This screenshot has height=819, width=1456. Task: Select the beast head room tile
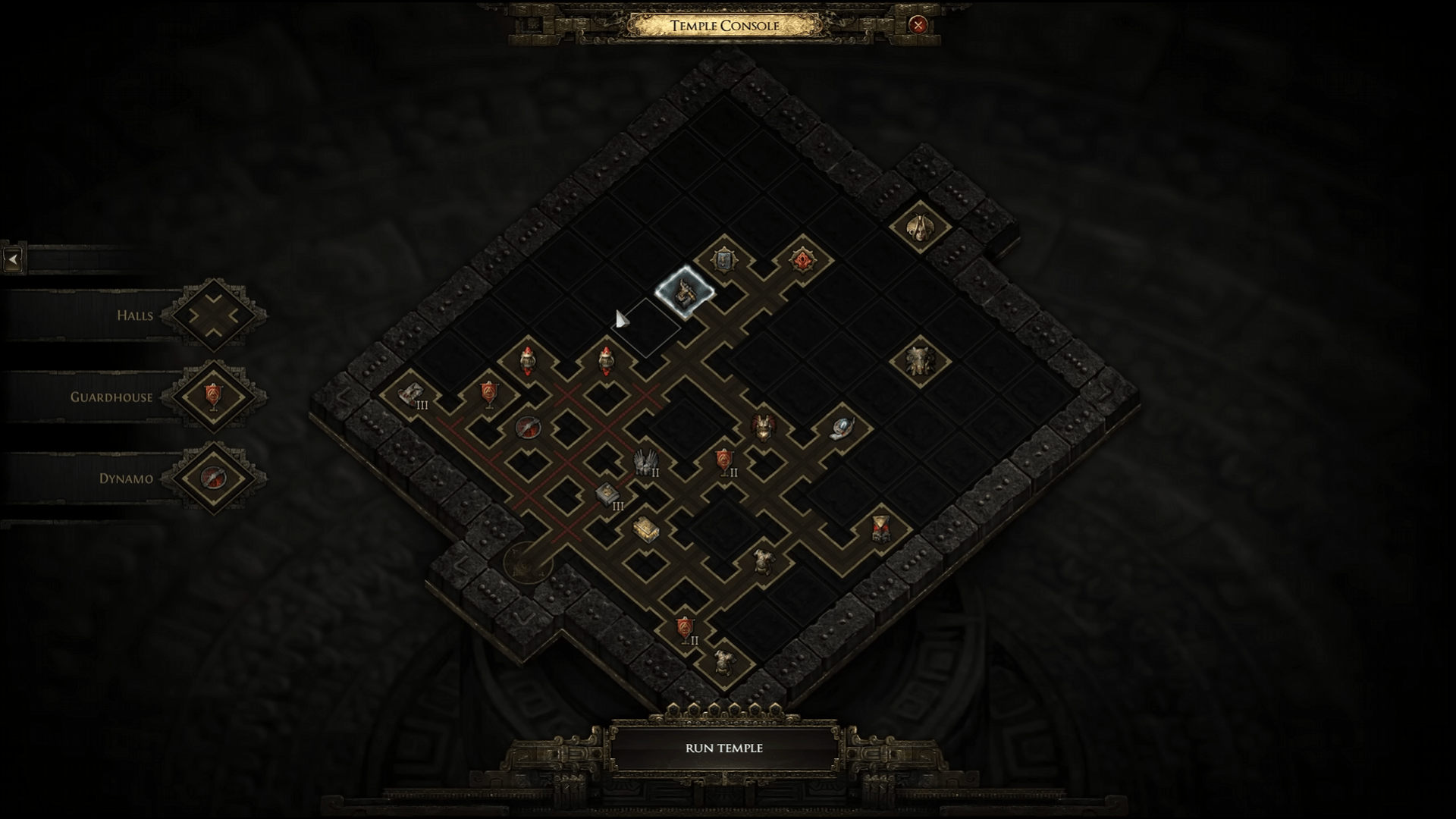click(x=920, y=360)
